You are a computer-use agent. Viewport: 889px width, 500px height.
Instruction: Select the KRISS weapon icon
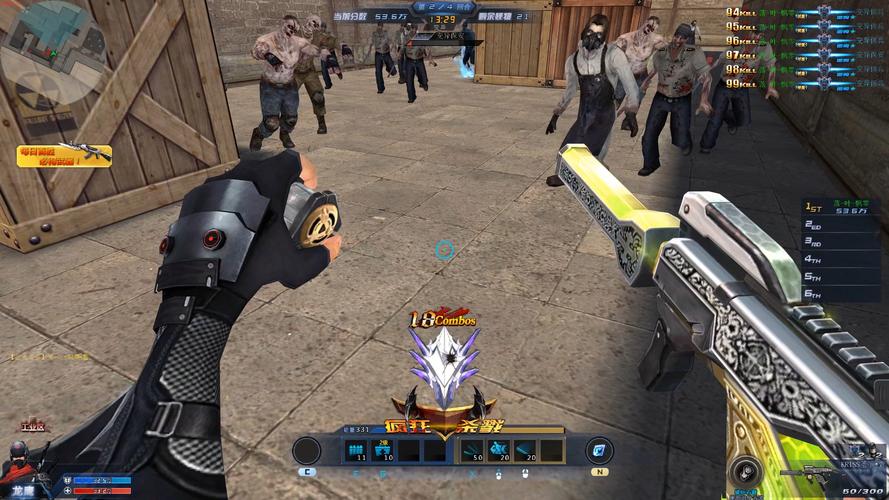(x=806, y=472)
